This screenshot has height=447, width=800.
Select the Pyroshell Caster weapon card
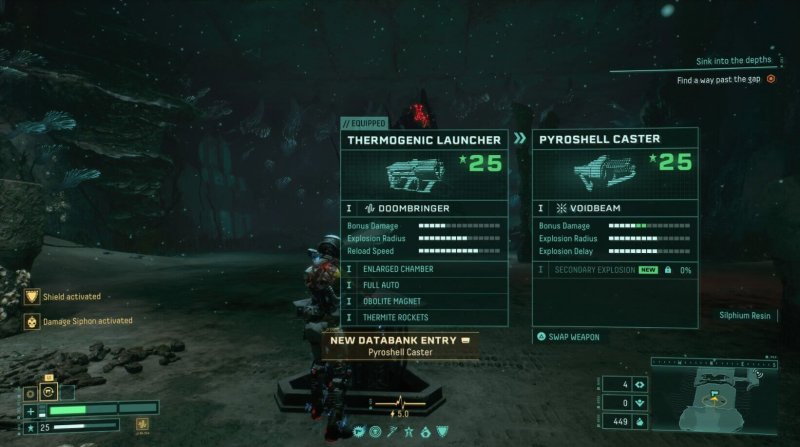pos(614,170)
